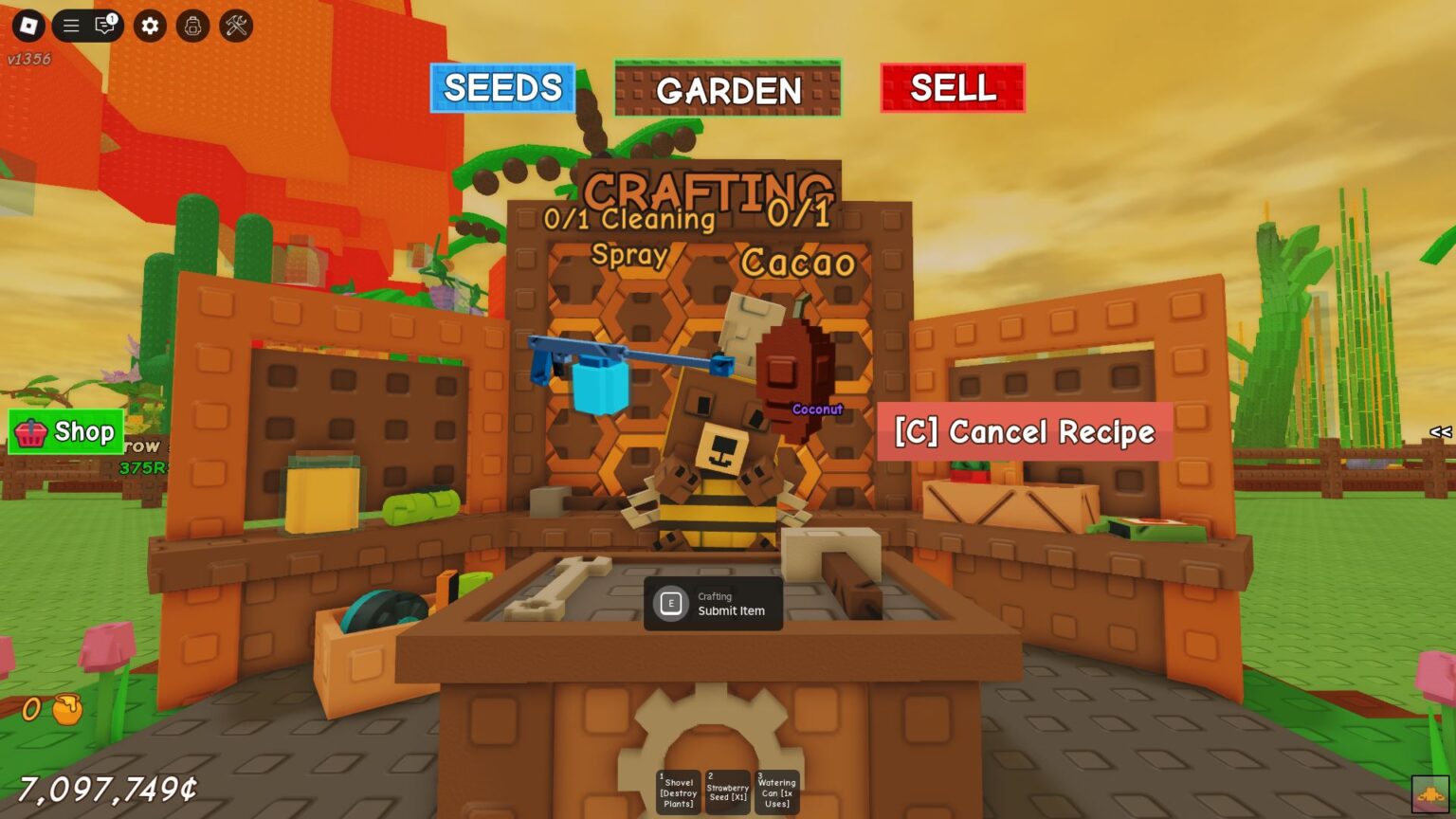Viewport: 1456px width, 819px height.
Task: Open the hamburger menu in the top bar
Action: (69, 26)
